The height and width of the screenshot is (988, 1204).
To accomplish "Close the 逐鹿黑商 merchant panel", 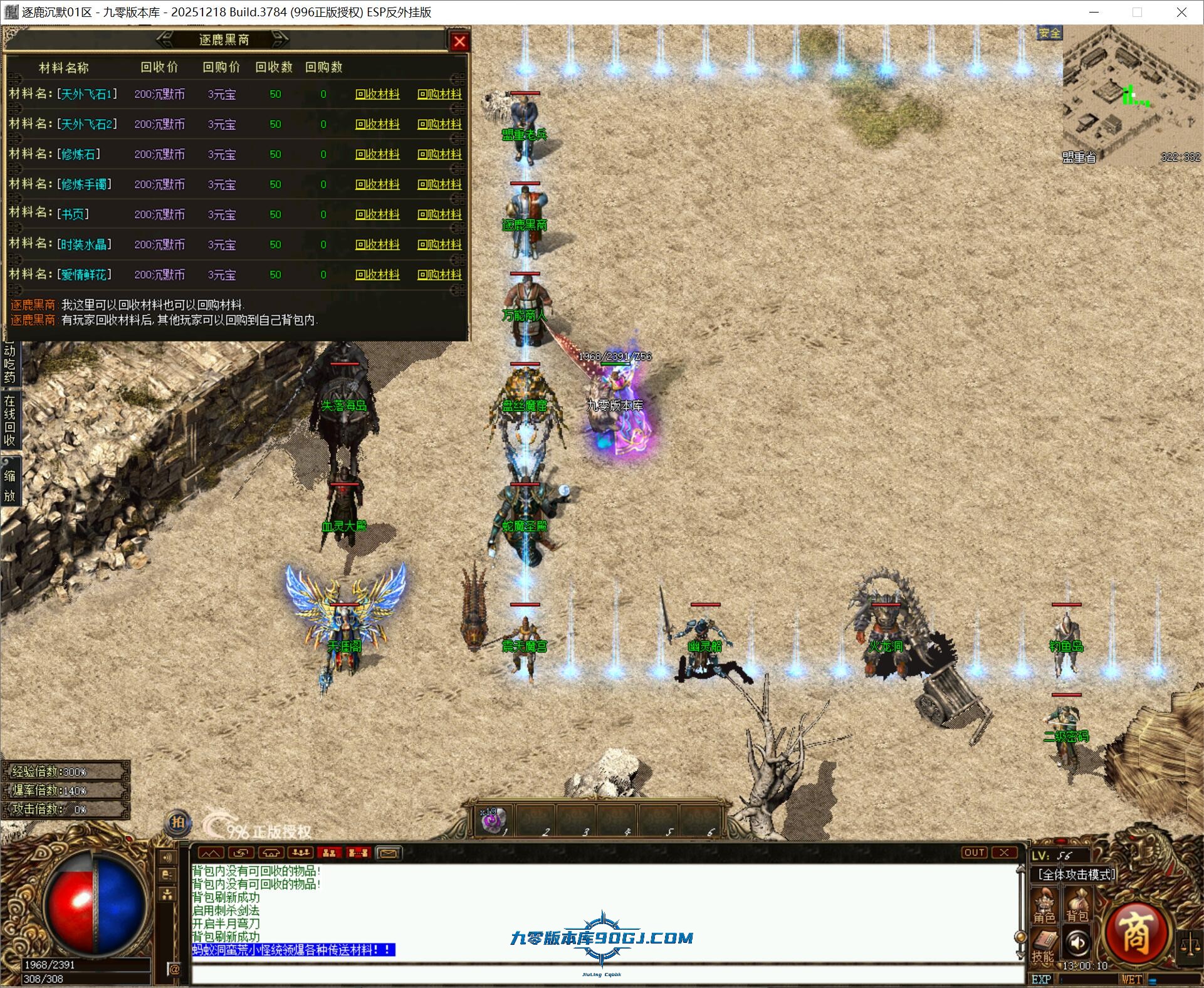I will pos(459,41).
